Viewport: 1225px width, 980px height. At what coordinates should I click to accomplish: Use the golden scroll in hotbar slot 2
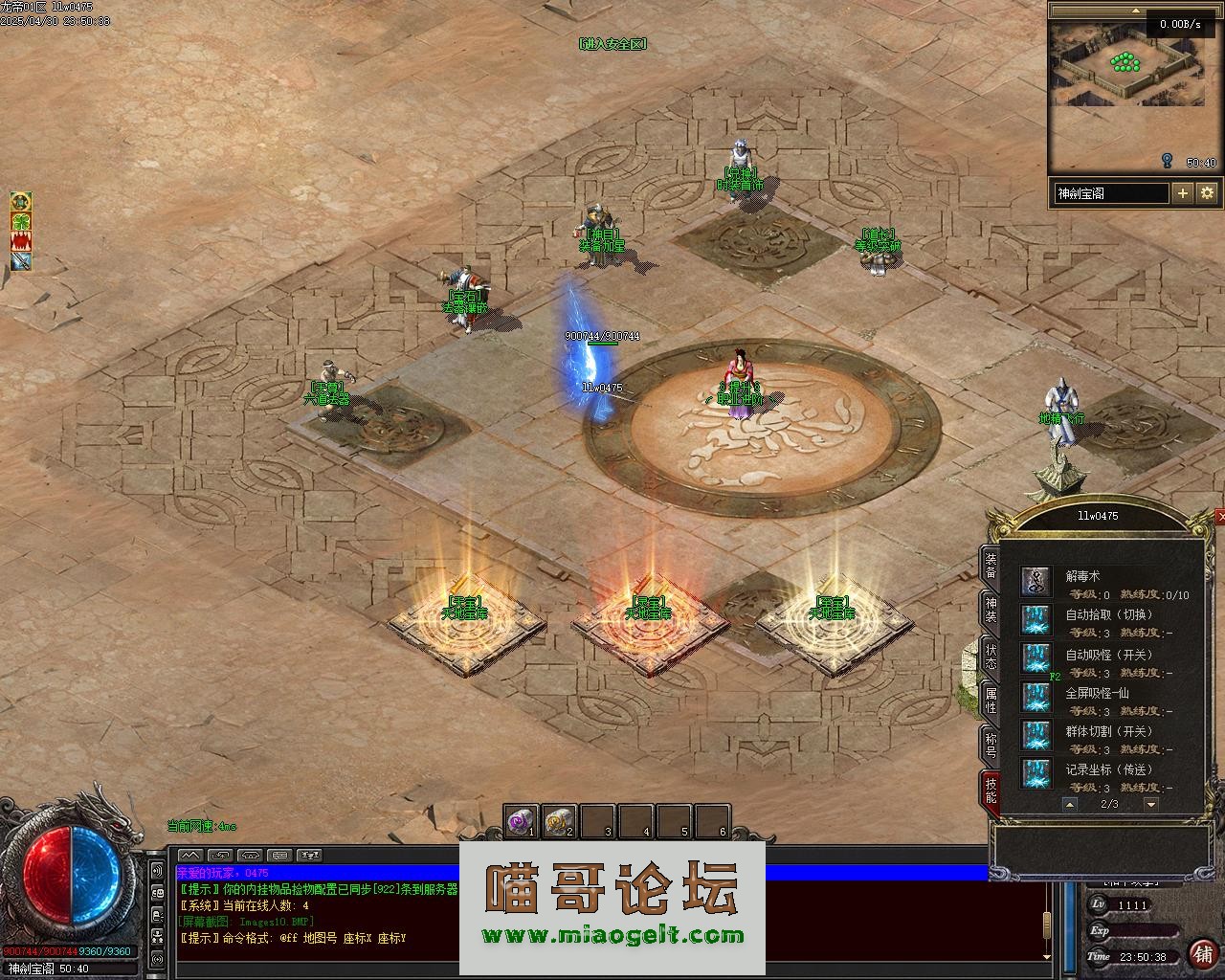tap(559, 821)
